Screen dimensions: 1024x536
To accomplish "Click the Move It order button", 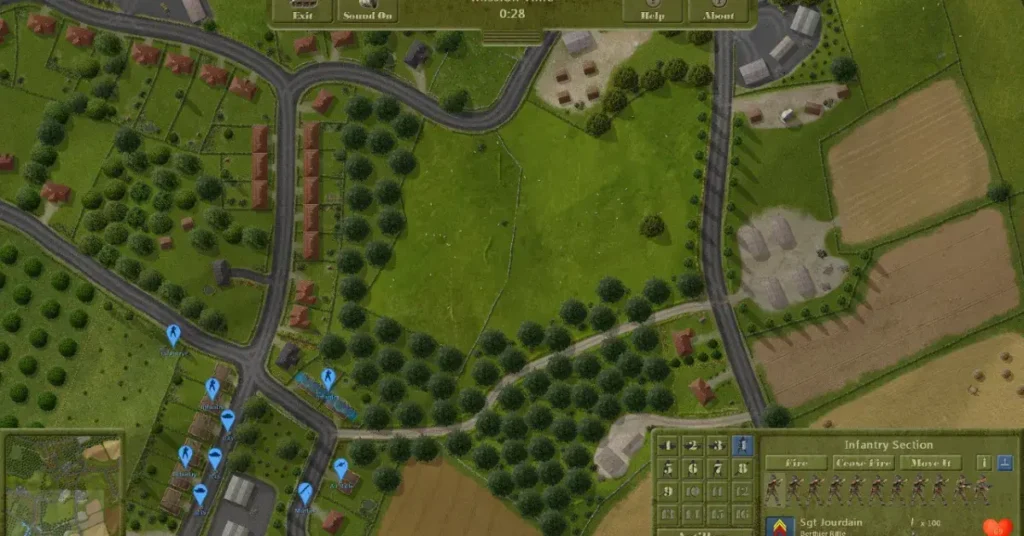I will (x=930, y=463).
